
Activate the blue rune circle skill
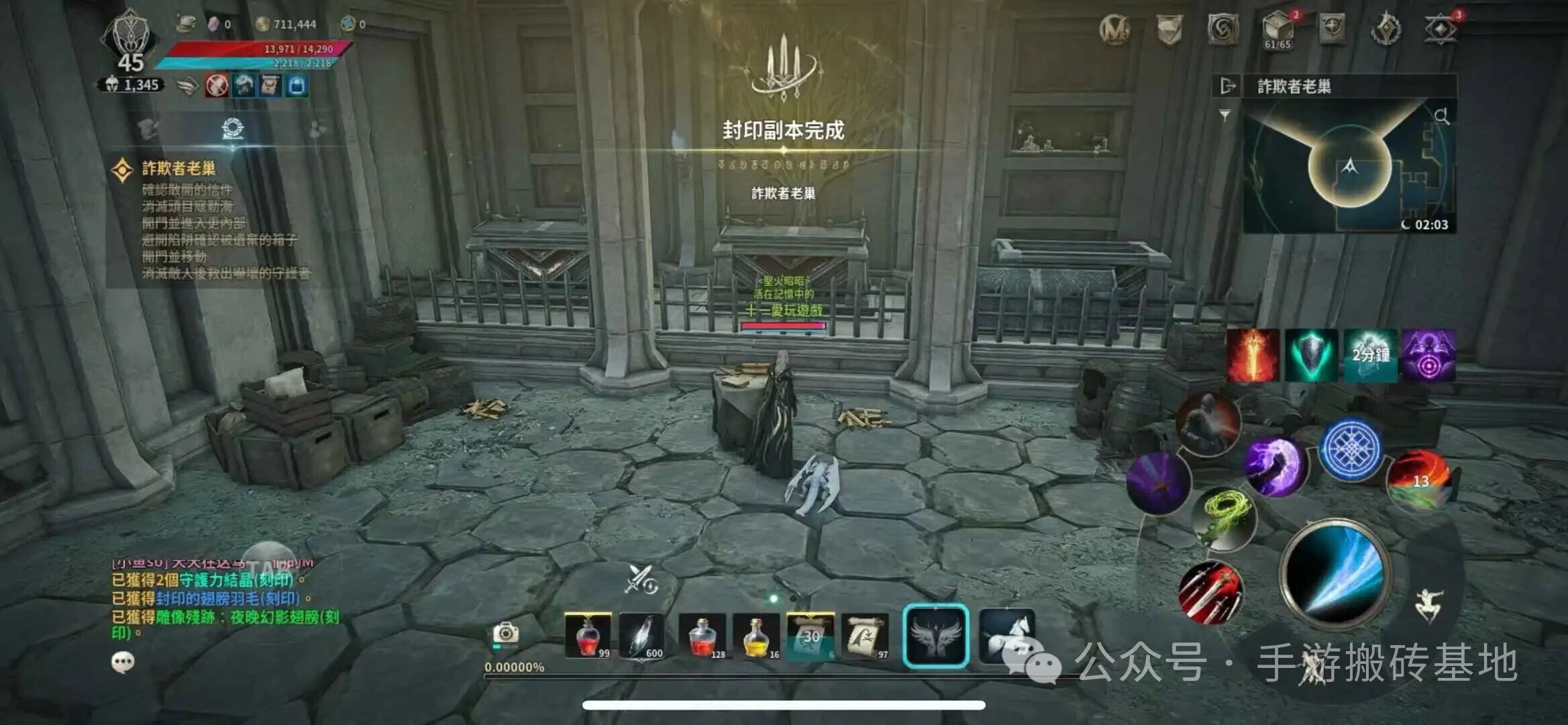[1351, 448]
